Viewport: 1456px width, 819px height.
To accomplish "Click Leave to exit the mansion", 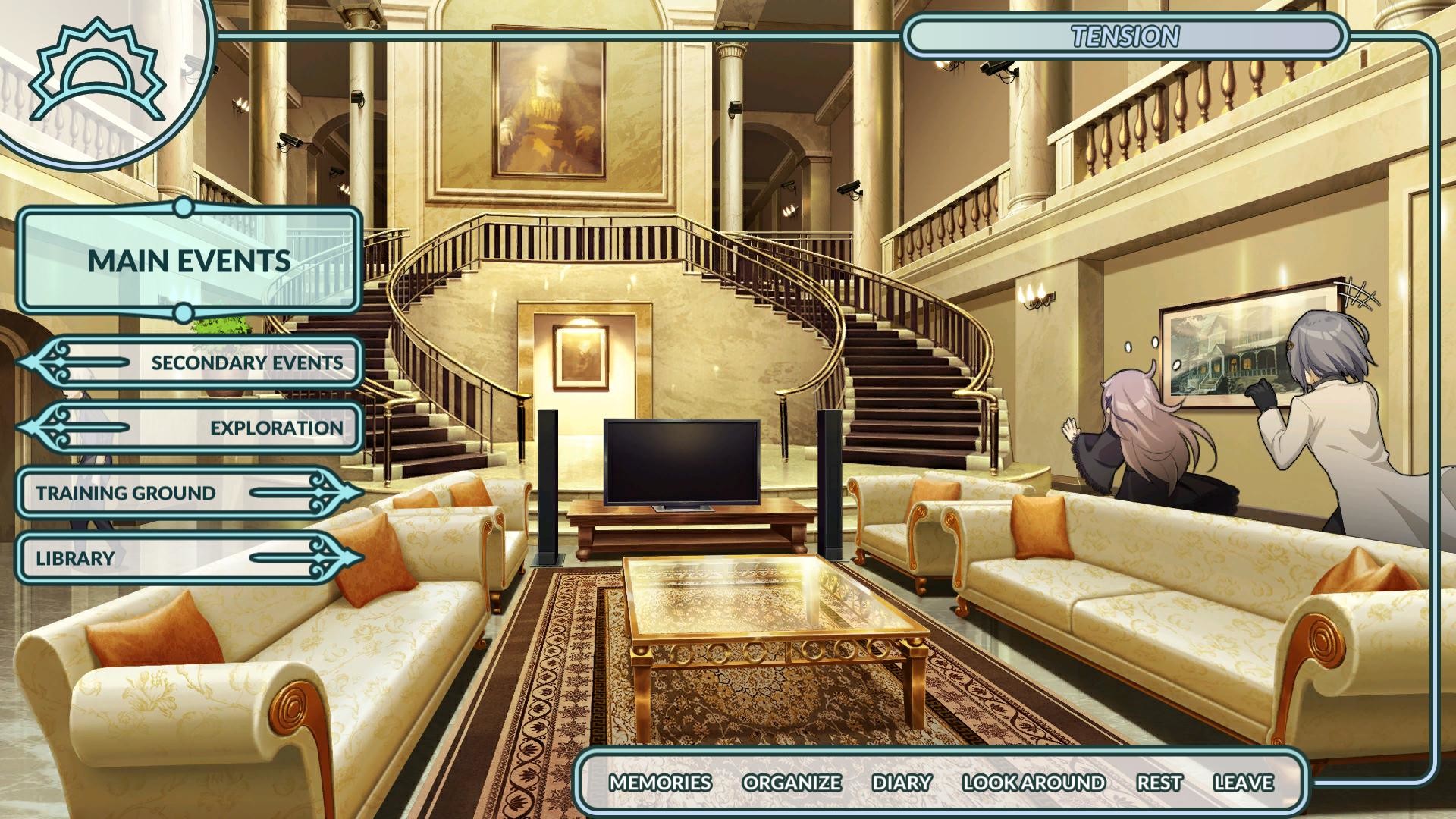I will 1244,783.
